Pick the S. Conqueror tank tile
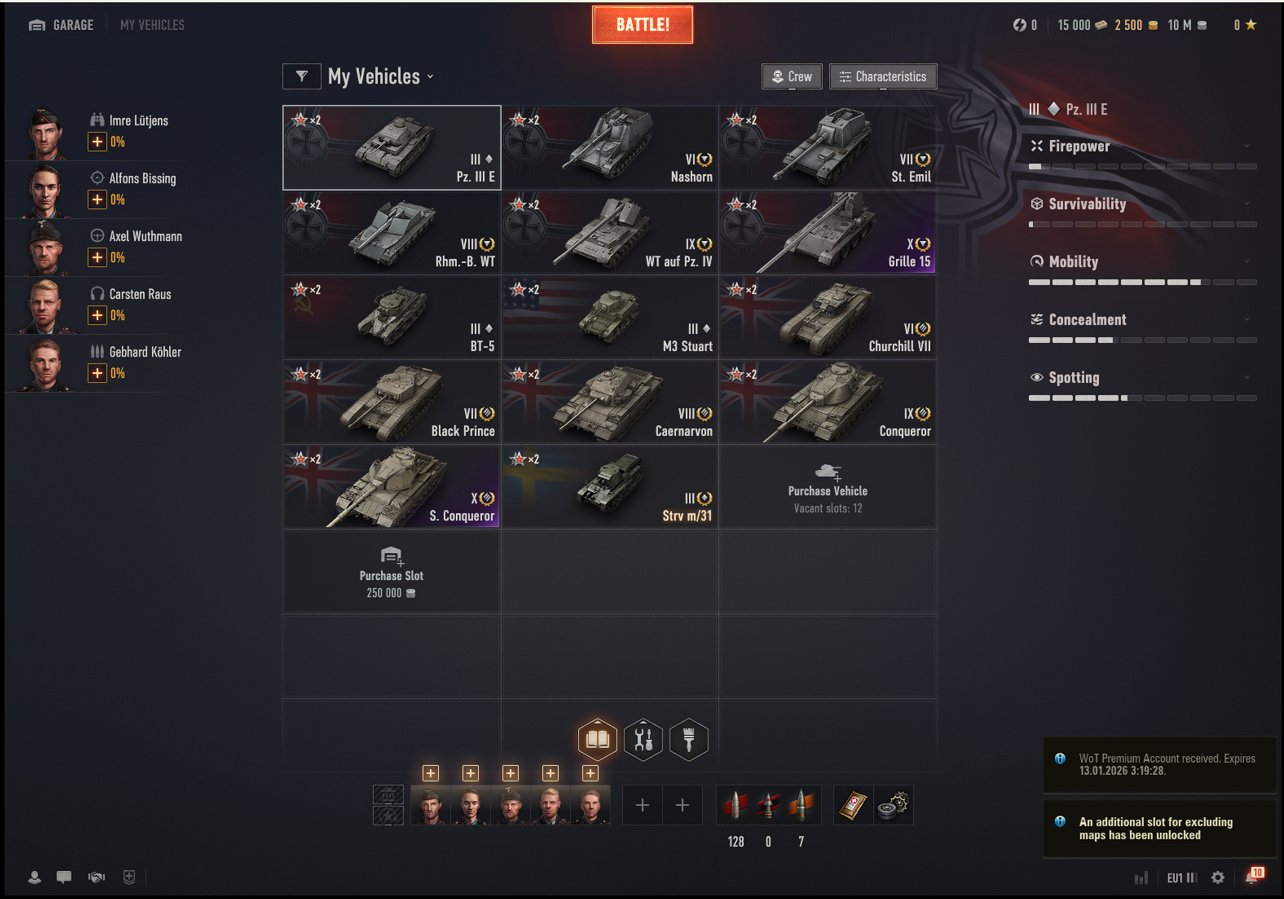 [391, 487]
